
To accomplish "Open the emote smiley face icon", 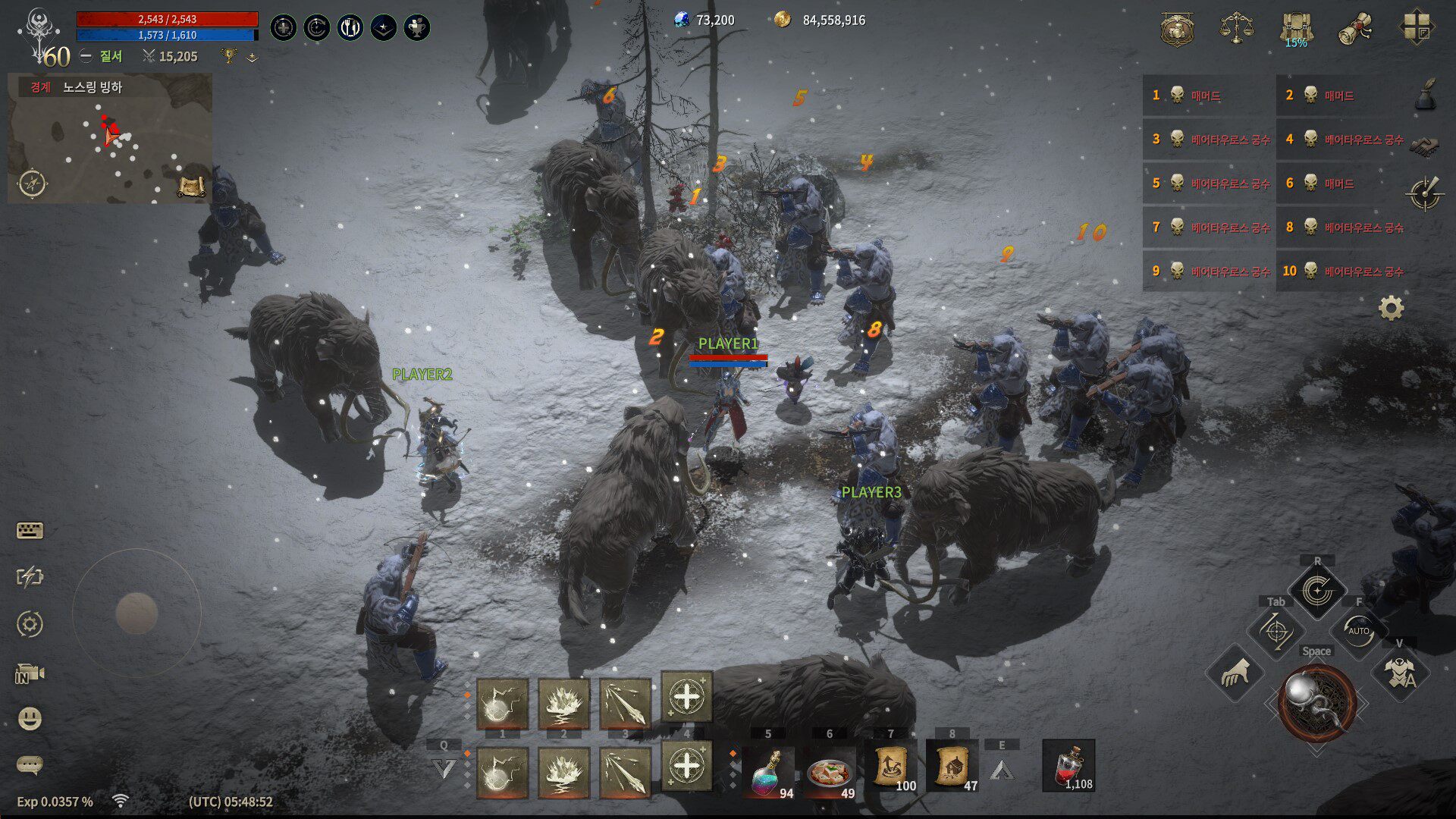I will (x=30, y=718).
